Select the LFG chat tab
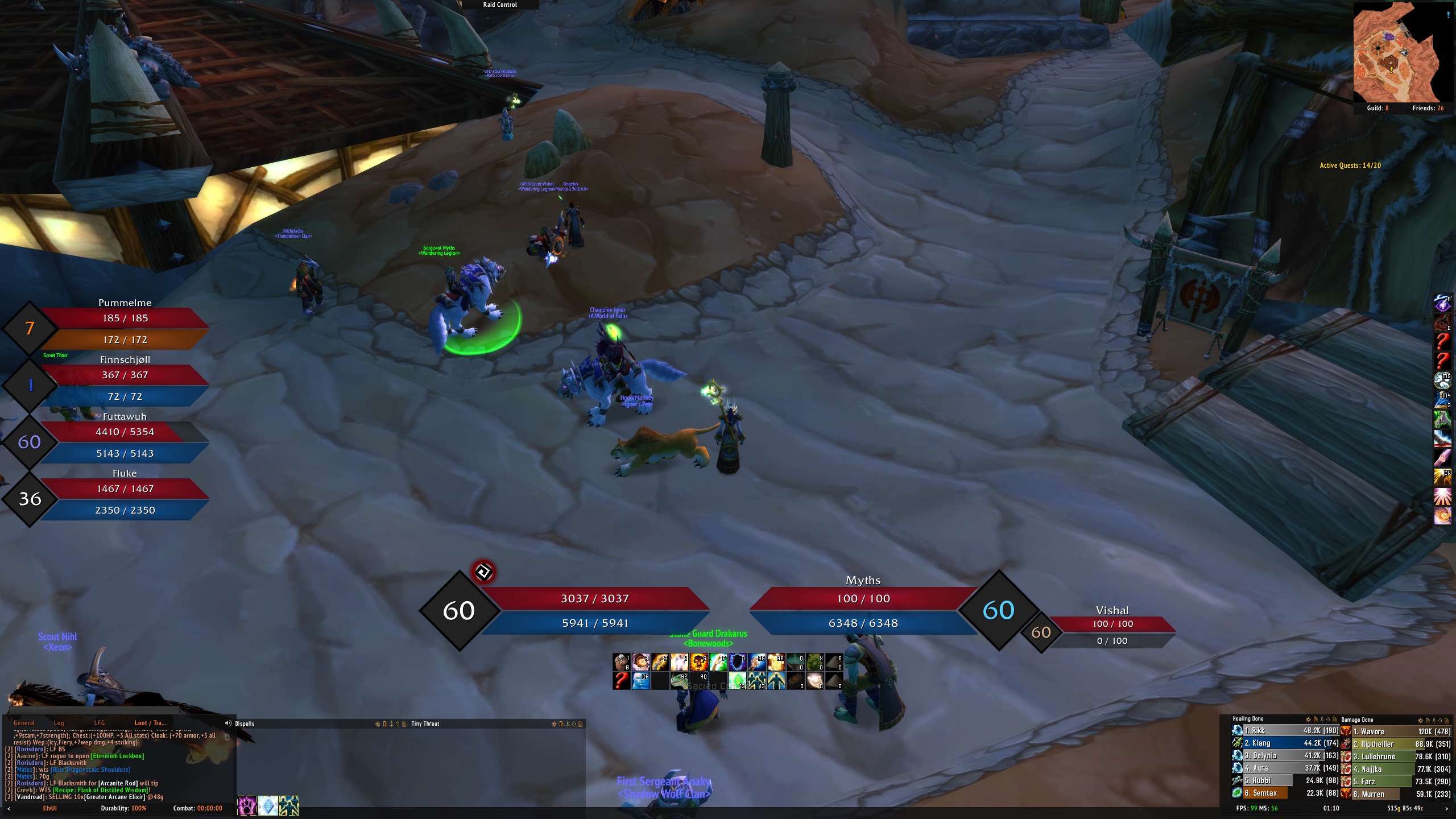Image resolution: width=1456 pixels, height=819 pixels. click(x=100, y=723)
